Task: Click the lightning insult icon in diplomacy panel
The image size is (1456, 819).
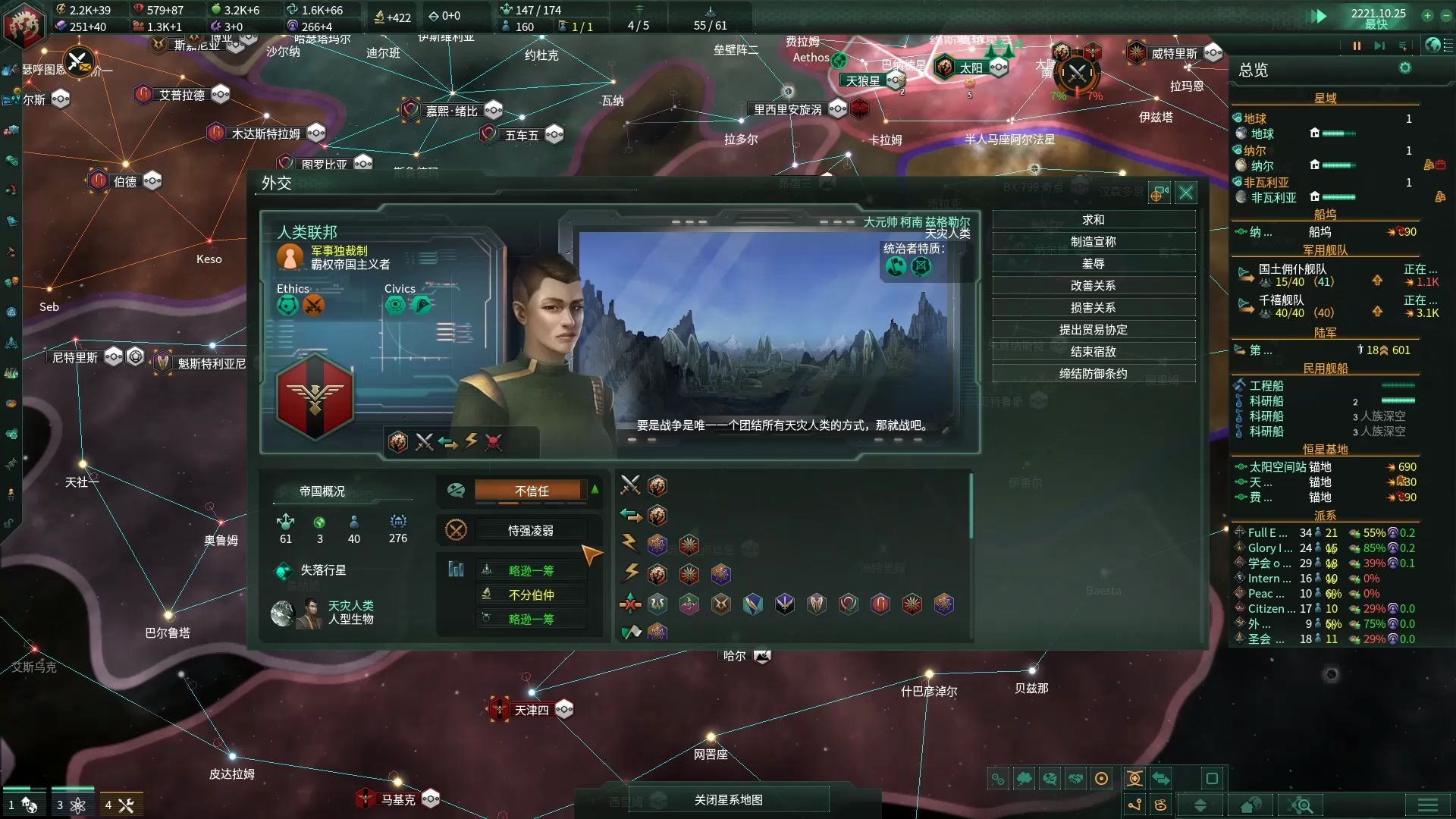Action: (x=469, y=442)
